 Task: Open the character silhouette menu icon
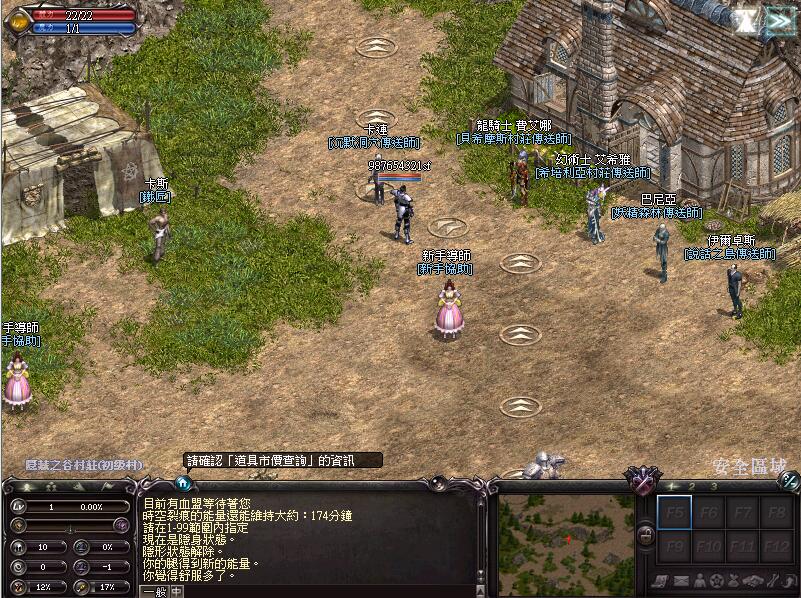coord(699,581)
